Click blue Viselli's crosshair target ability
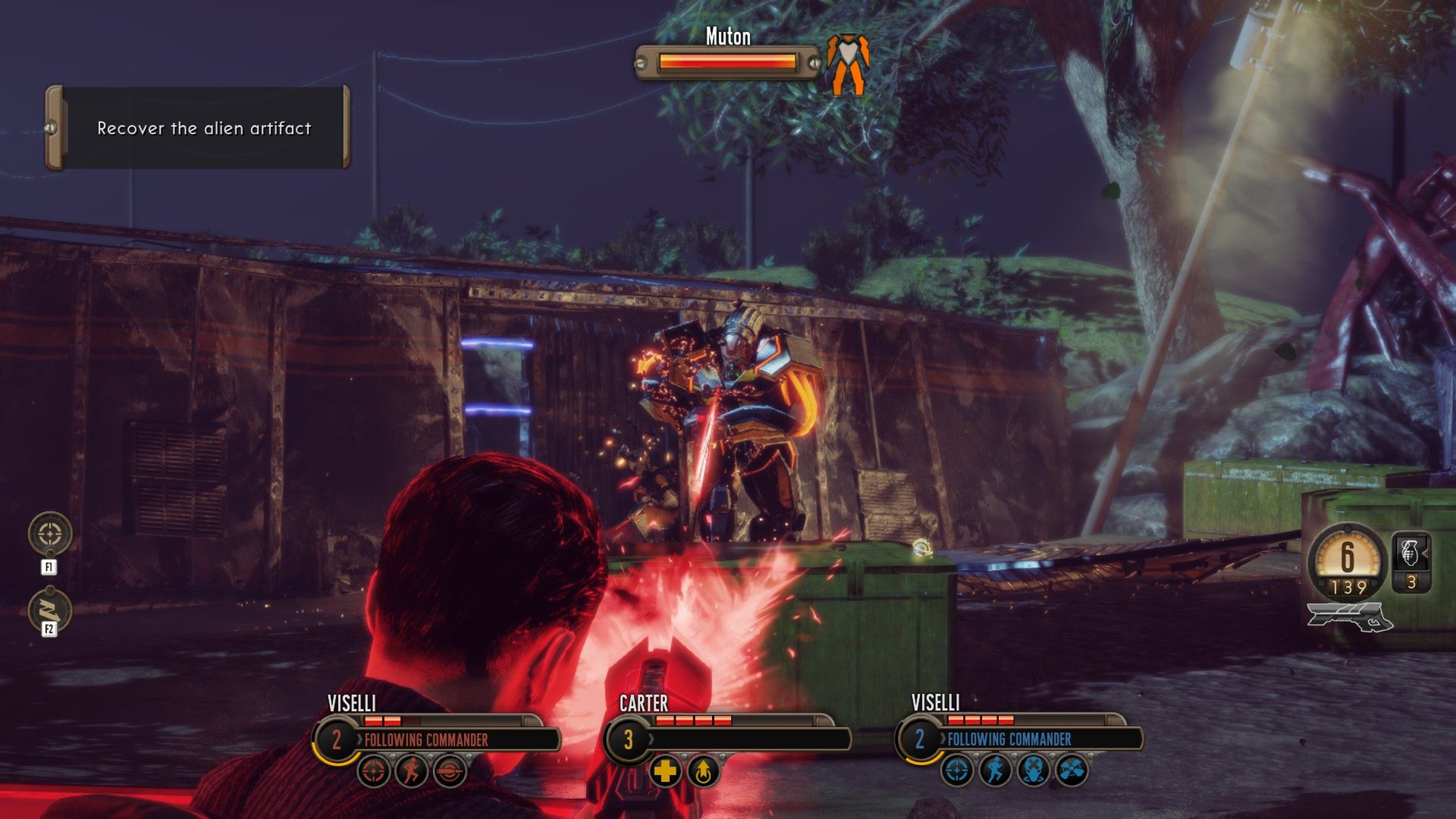Viewport: 1456px width, 819px height. click(x=957, y=771)
